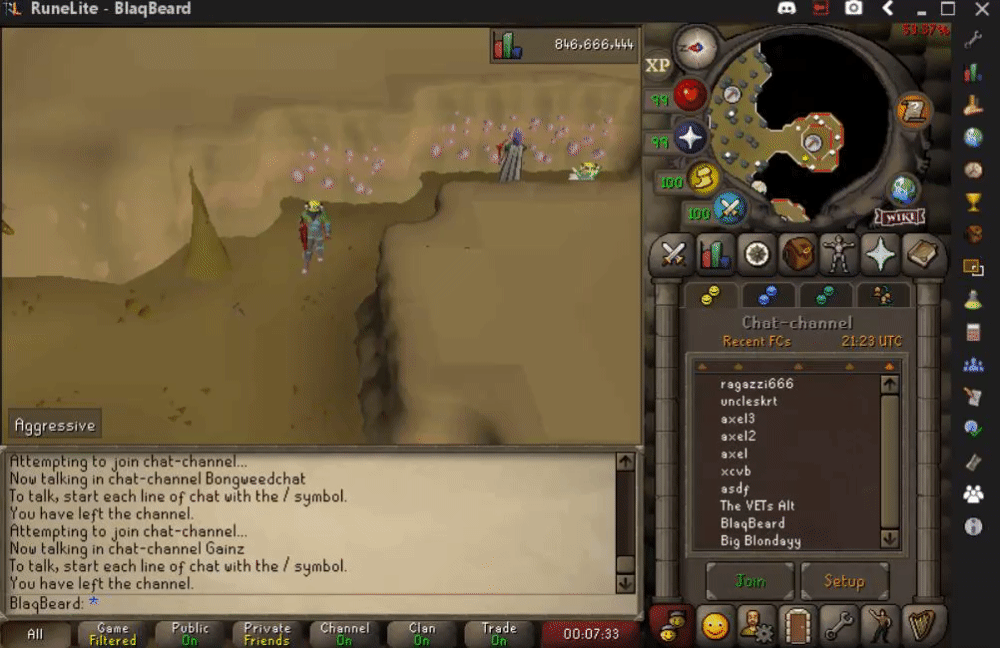
Task: Select ragazzi666 from recent FCs
Action: pos(756,384)
